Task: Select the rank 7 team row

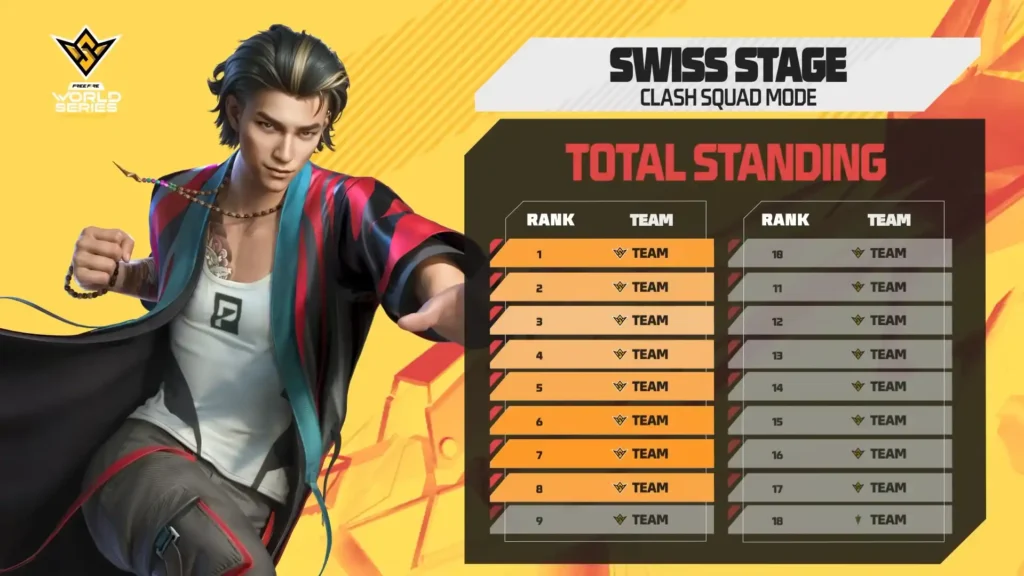Action: pos(603,453)
